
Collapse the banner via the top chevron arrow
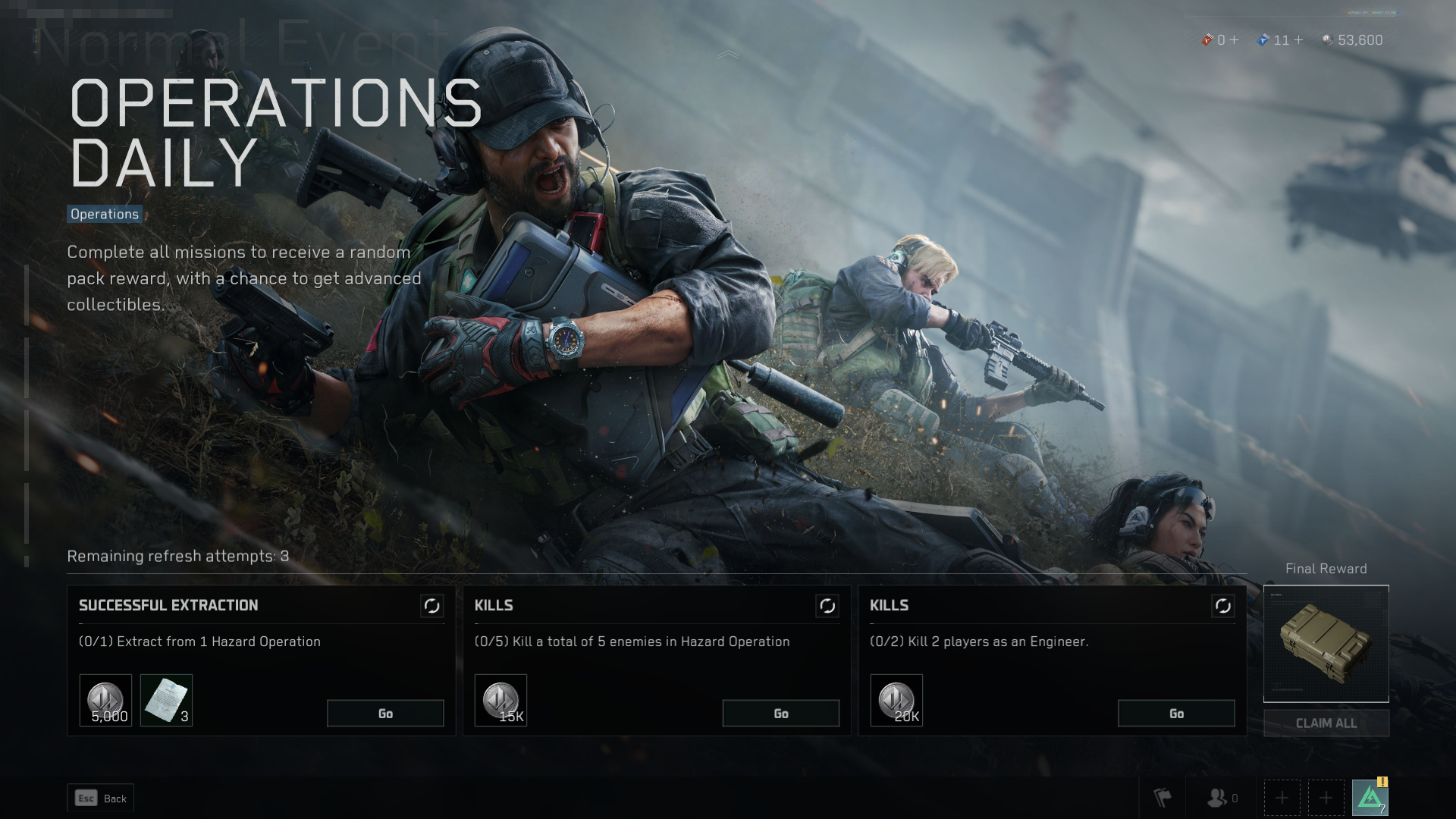click(x=730, y=54)
